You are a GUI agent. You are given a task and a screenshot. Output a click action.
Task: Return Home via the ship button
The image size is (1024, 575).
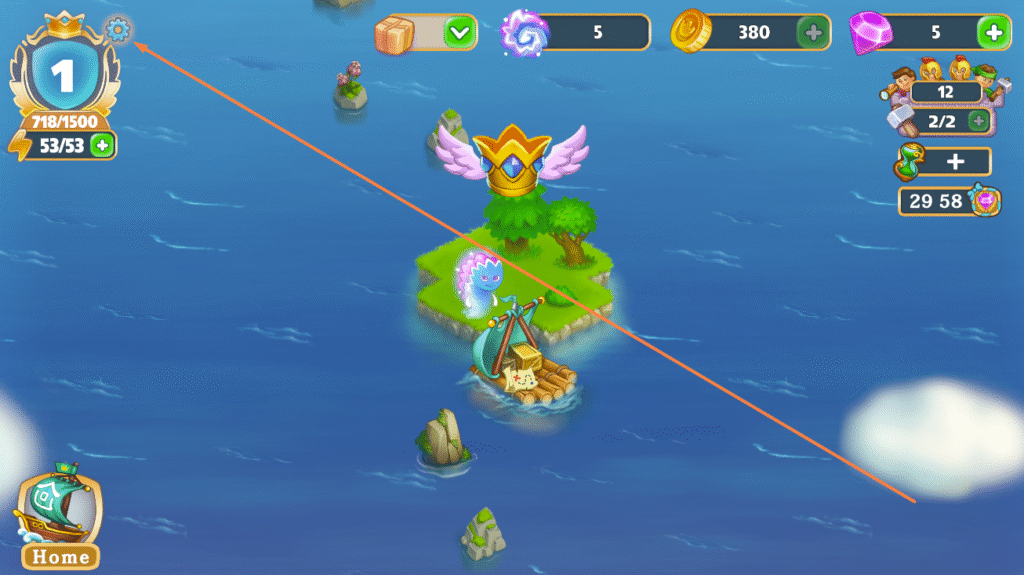[x=59, y=521]
